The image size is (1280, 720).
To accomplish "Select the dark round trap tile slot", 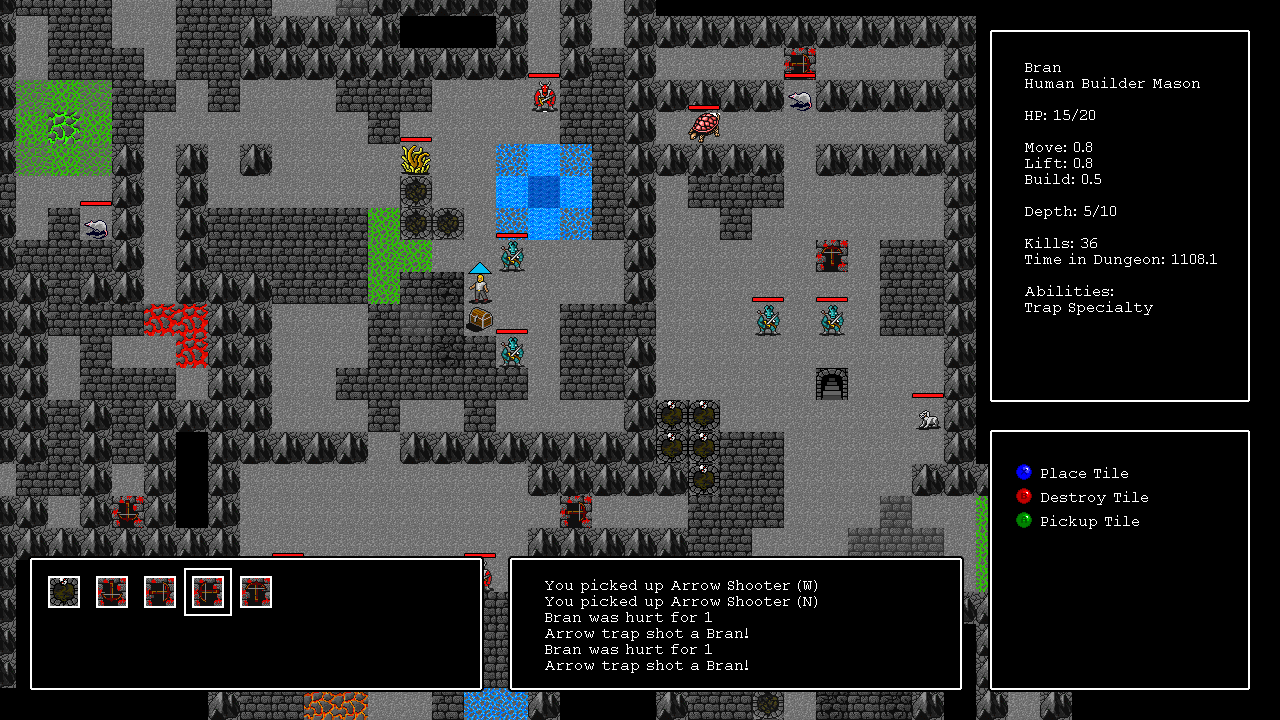I will (64, 592).
